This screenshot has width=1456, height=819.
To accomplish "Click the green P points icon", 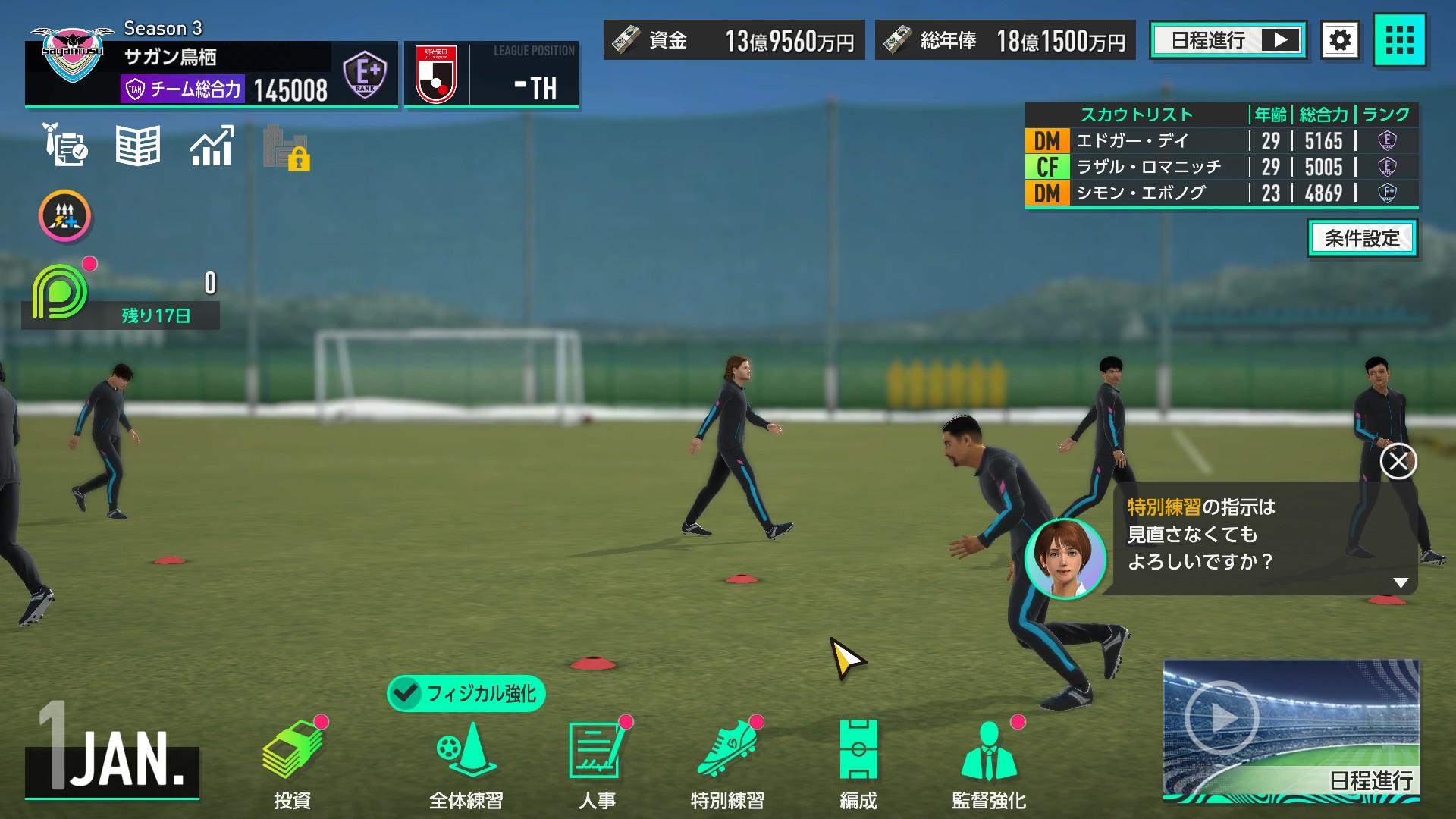I will [x=59, y=292].
